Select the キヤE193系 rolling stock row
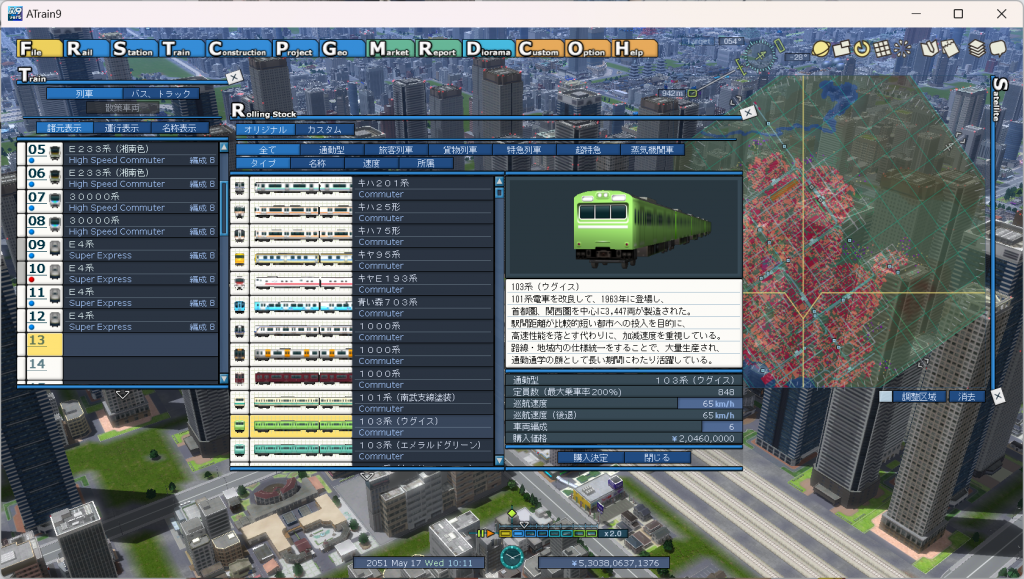 coord(362,282)
